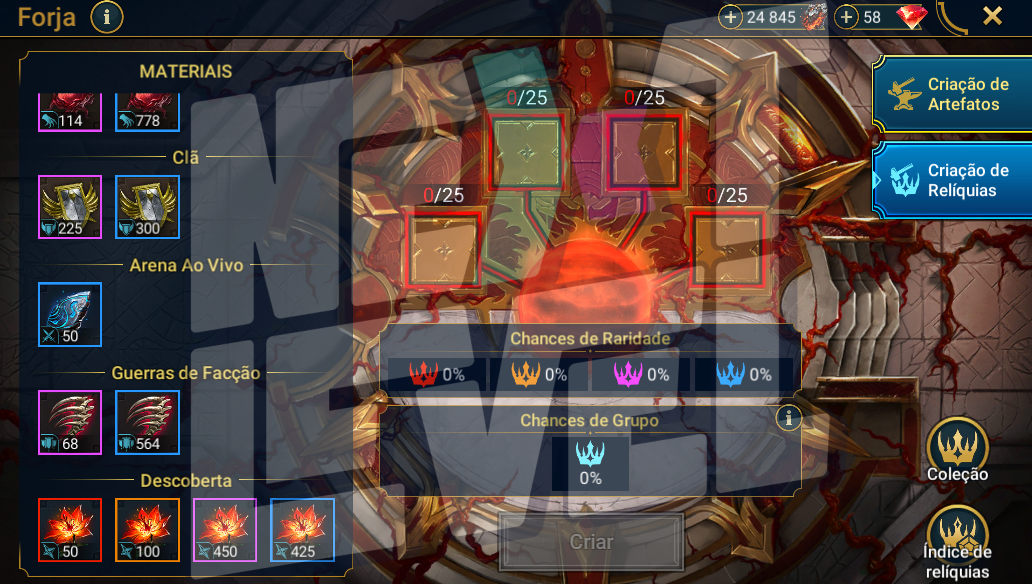Select Guerras de Facção material with 564

click(147, 422)
